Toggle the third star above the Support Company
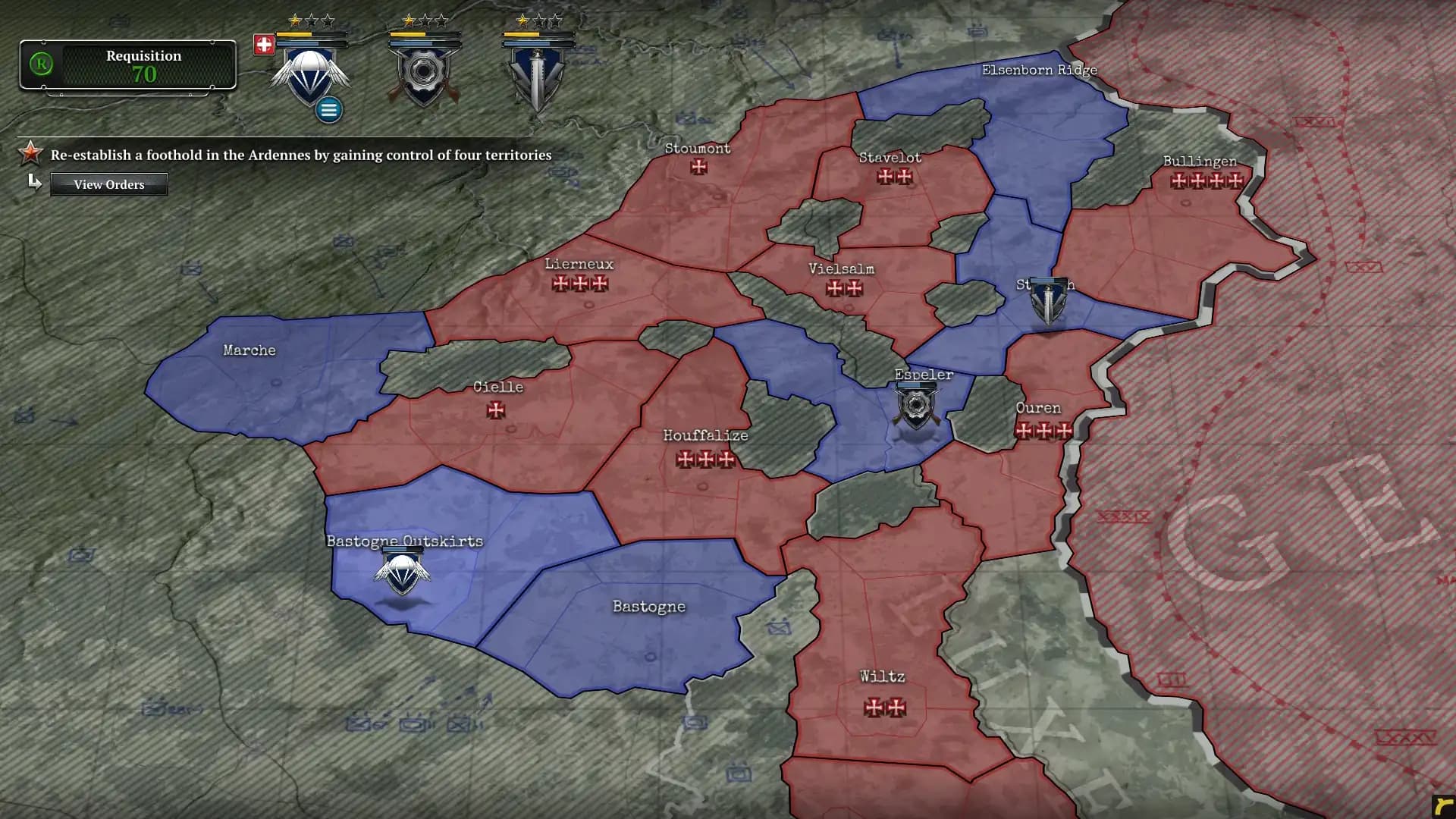The width and height of the screenshot is (1456, 819). (x=554, y=22)
